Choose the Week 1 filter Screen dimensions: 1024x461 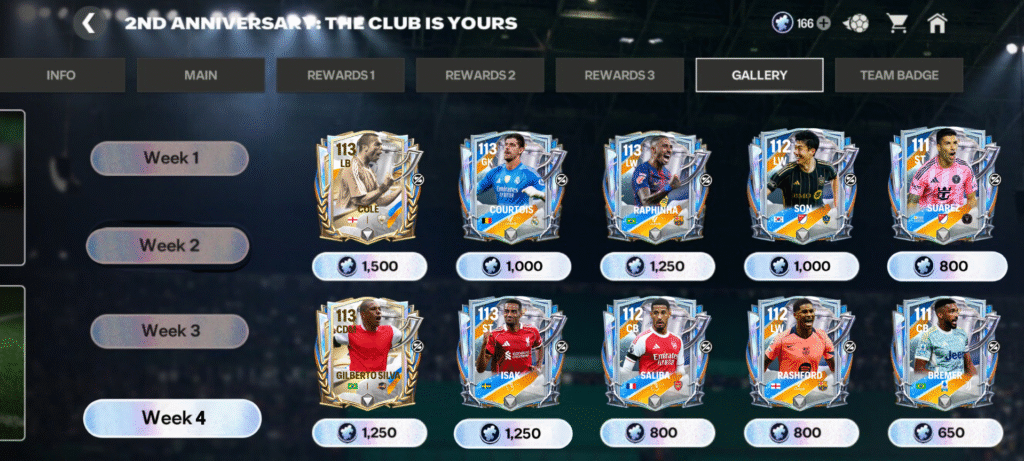(x=170, y=158)
